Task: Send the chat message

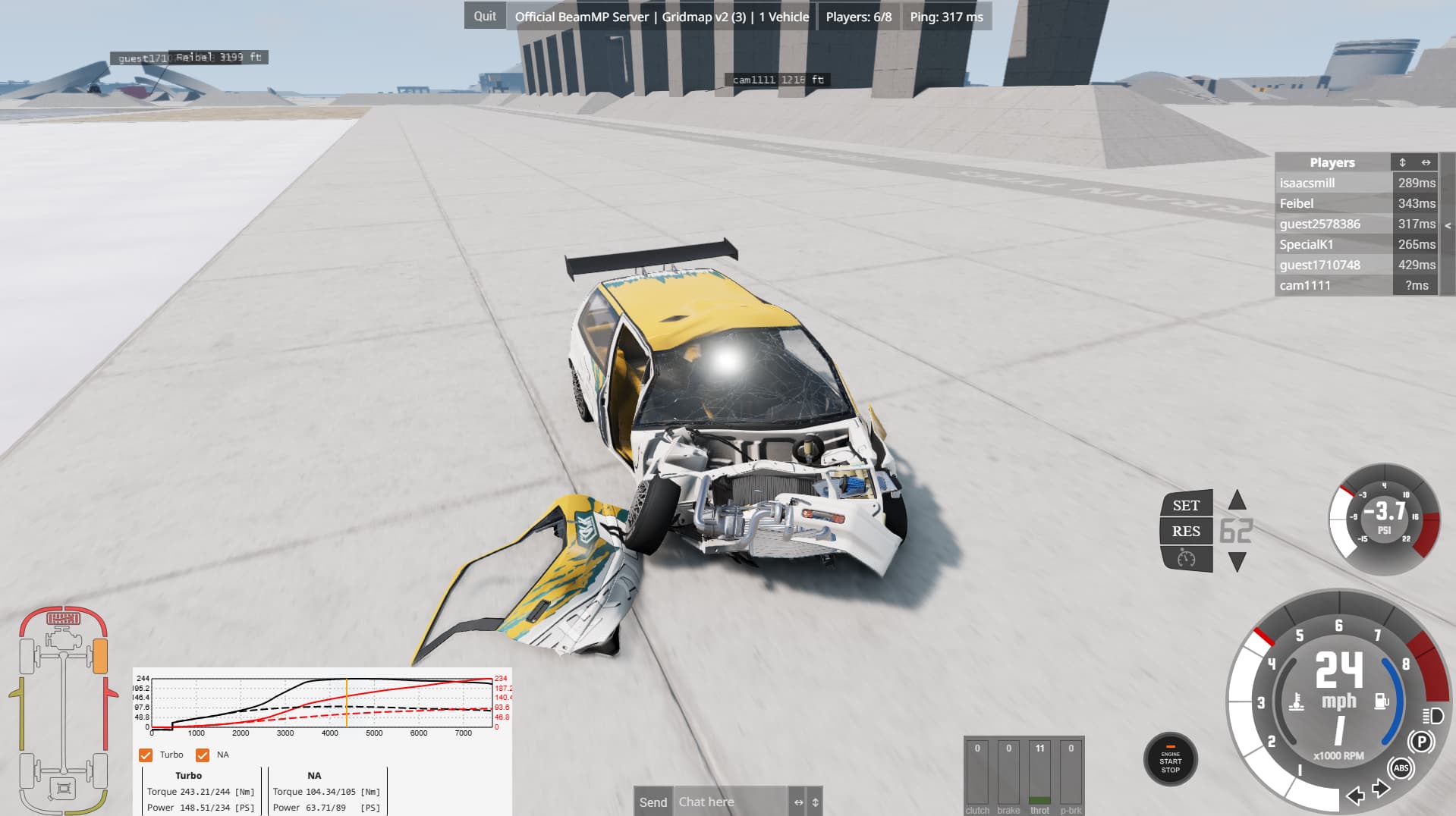Action: point(653,802)
